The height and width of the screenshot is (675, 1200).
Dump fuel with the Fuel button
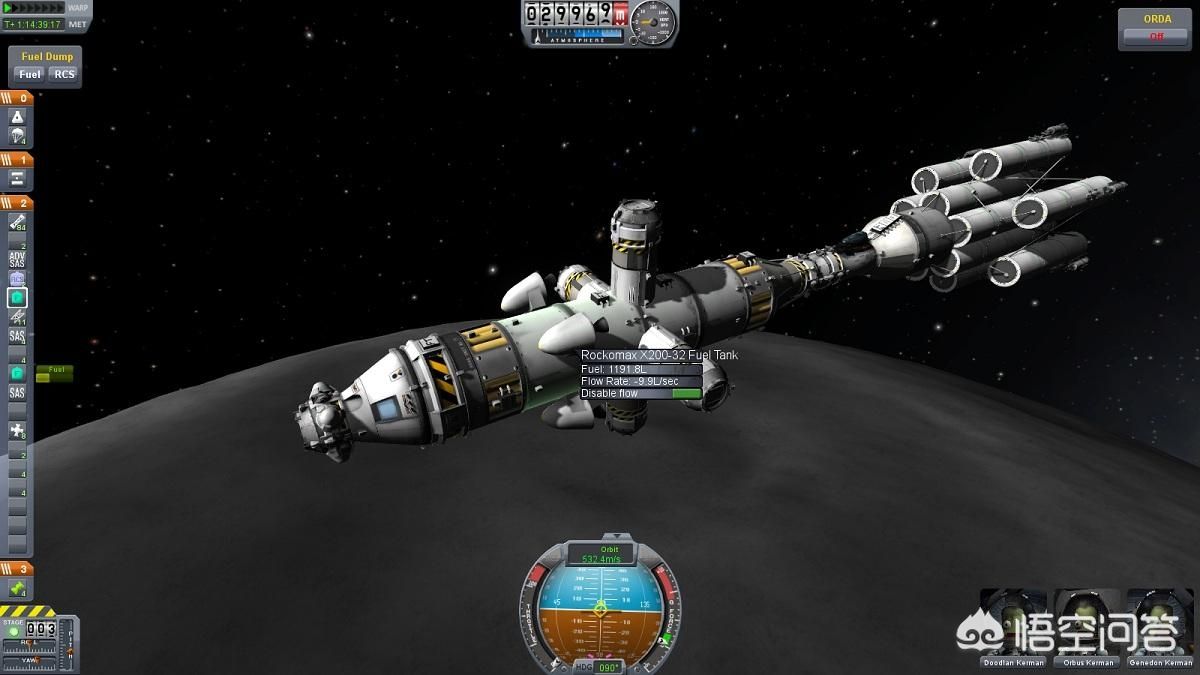coord(30,74)
